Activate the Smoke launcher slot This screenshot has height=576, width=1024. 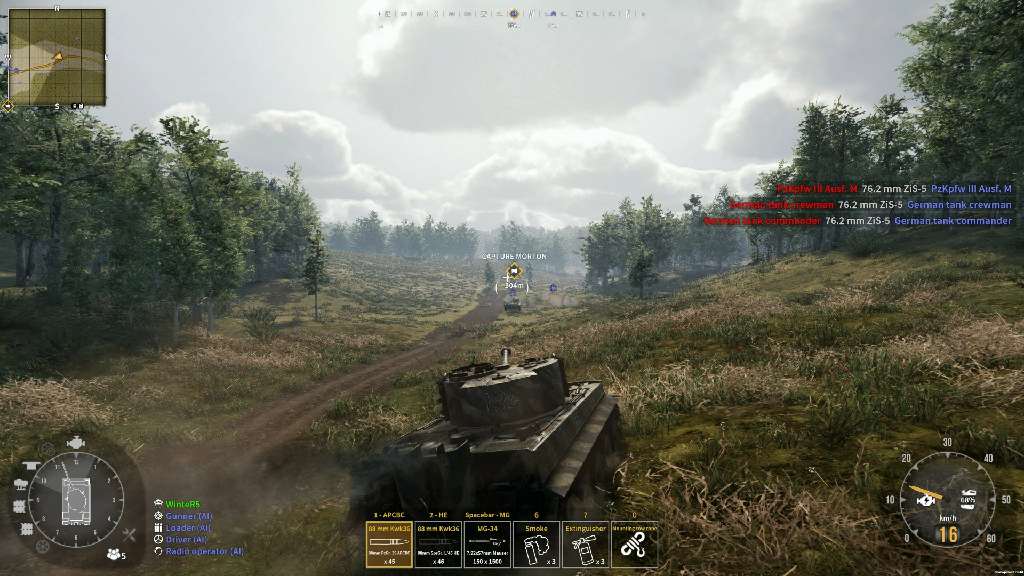536,545
